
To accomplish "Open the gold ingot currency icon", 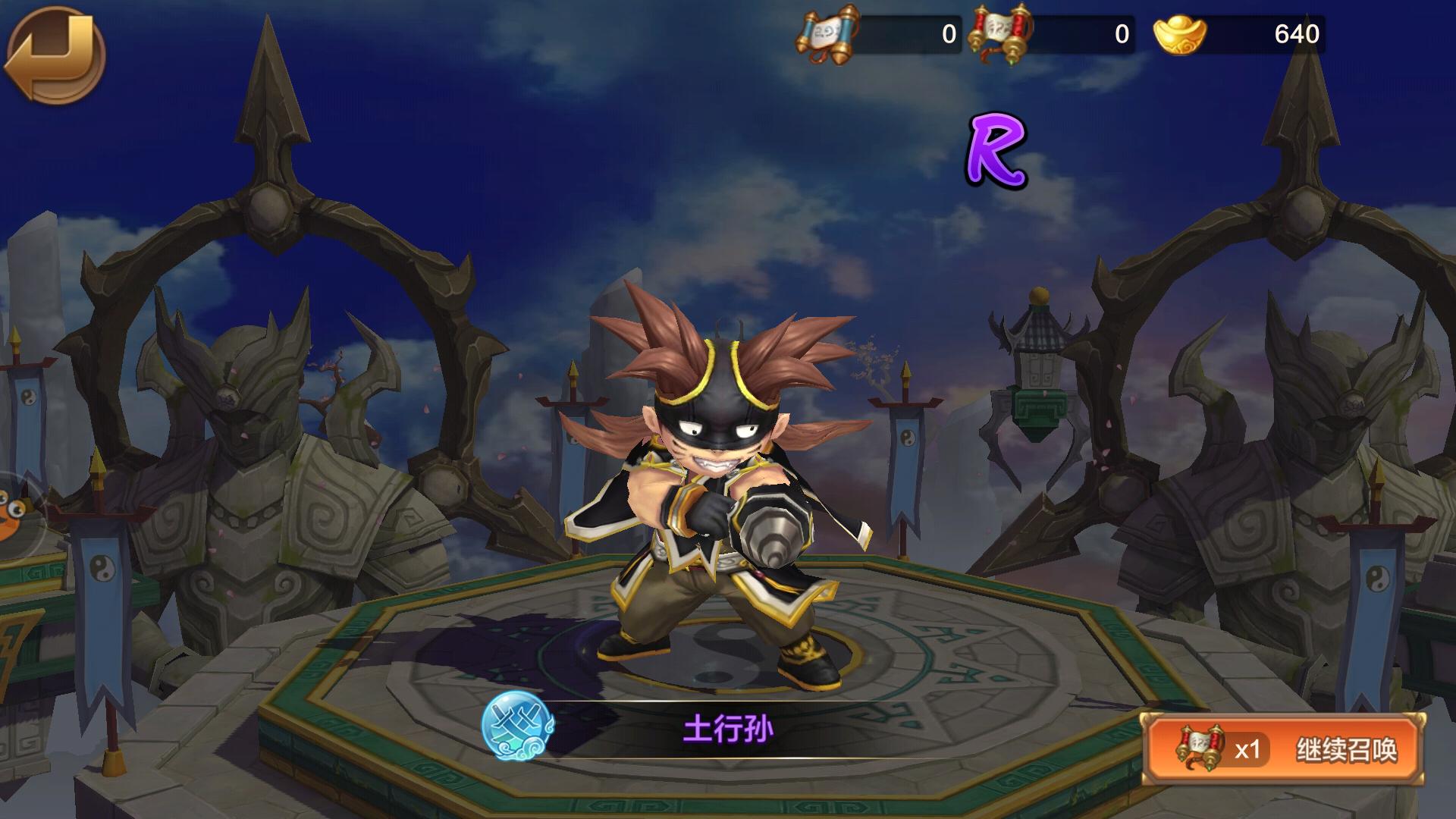I will pyautogui.click(x=1179, y=35).
